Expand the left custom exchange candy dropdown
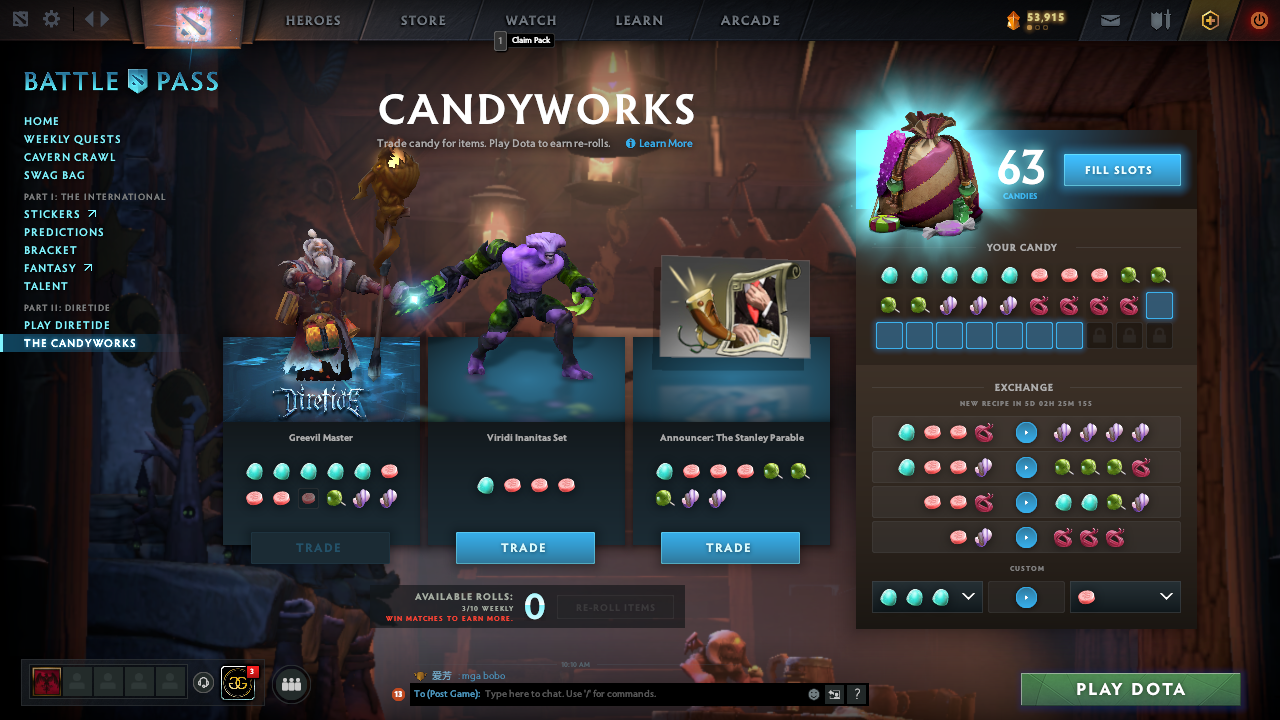 [x=966, y=596]
